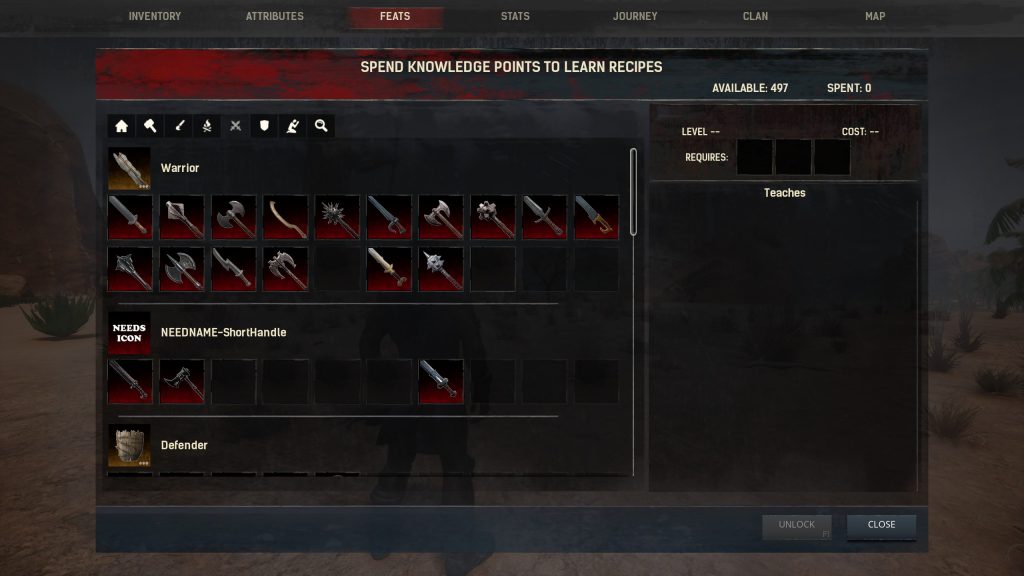The image size is (1024, 576).
Task: Open the Clan tab
Action: coord(755,17)
